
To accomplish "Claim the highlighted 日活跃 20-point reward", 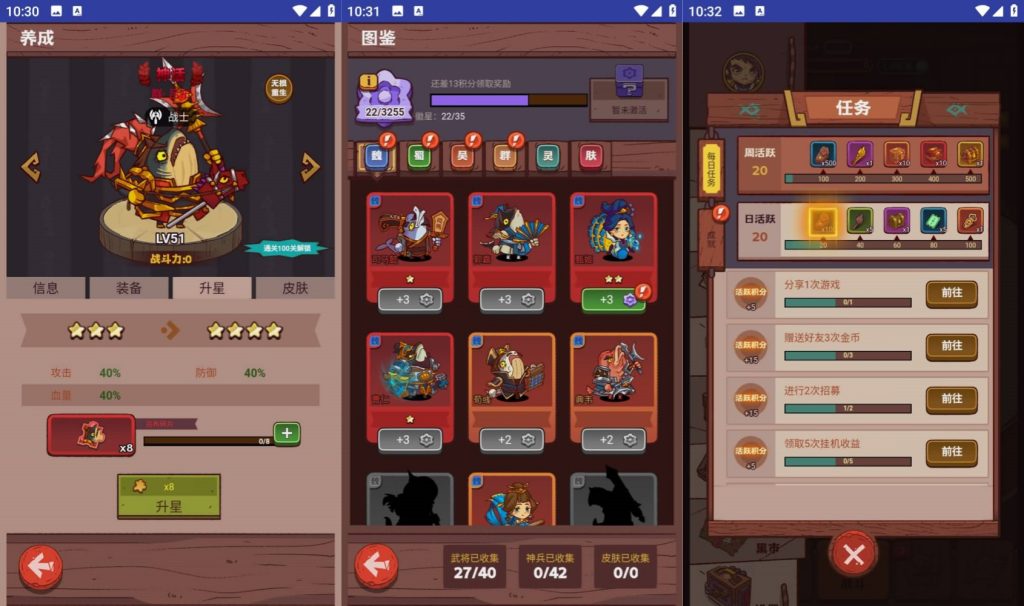I will (822, 221).
